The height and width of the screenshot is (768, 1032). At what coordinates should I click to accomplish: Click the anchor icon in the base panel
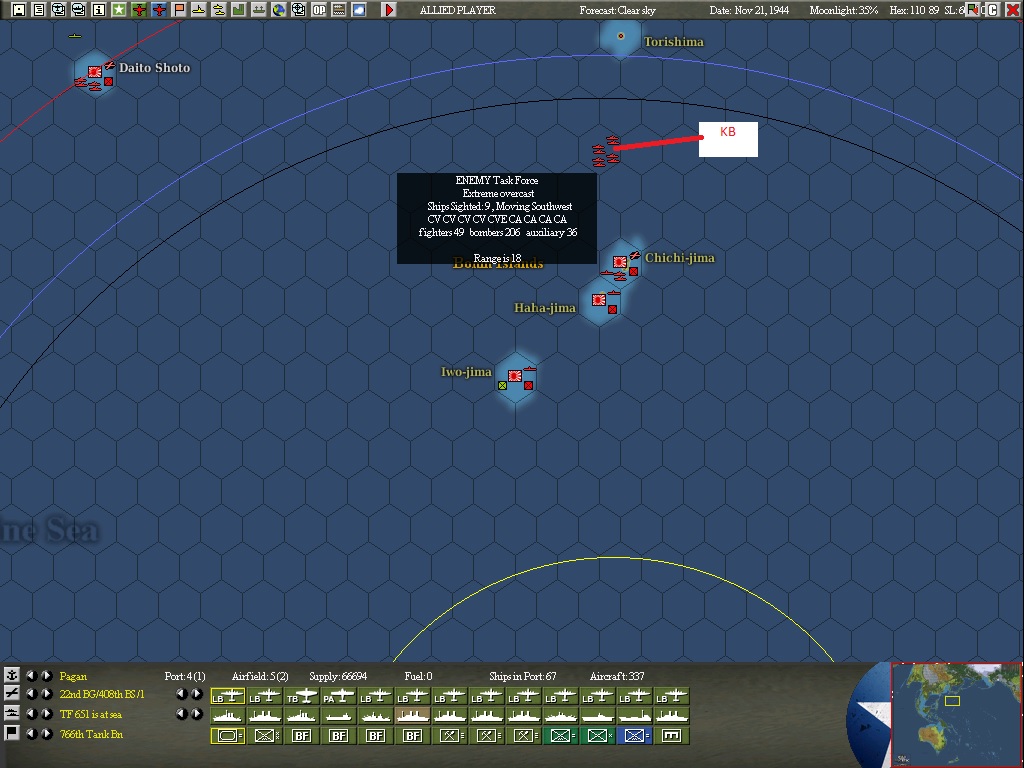[x=12, y=676]
